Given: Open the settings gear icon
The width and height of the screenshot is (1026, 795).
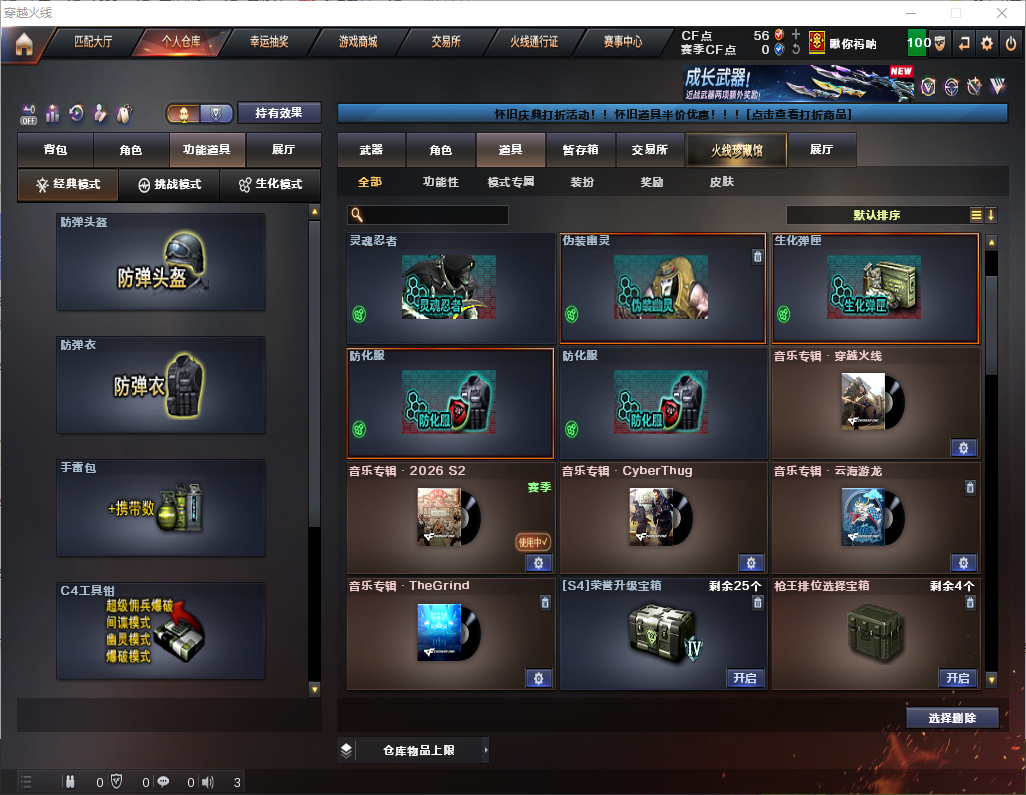Looking at the screenshot, I should (987, 43).
